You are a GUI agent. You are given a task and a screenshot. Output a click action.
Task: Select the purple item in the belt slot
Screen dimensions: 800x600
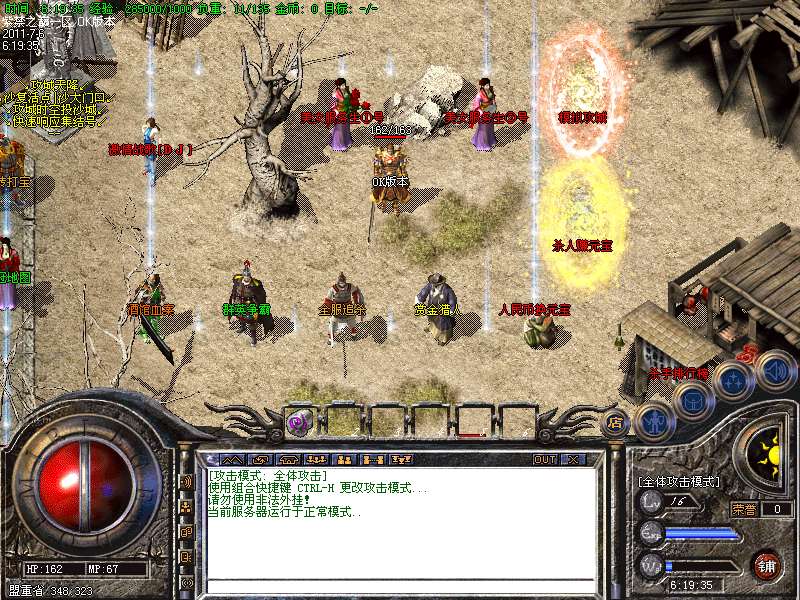pyautogui.click(x=299, y=423)
